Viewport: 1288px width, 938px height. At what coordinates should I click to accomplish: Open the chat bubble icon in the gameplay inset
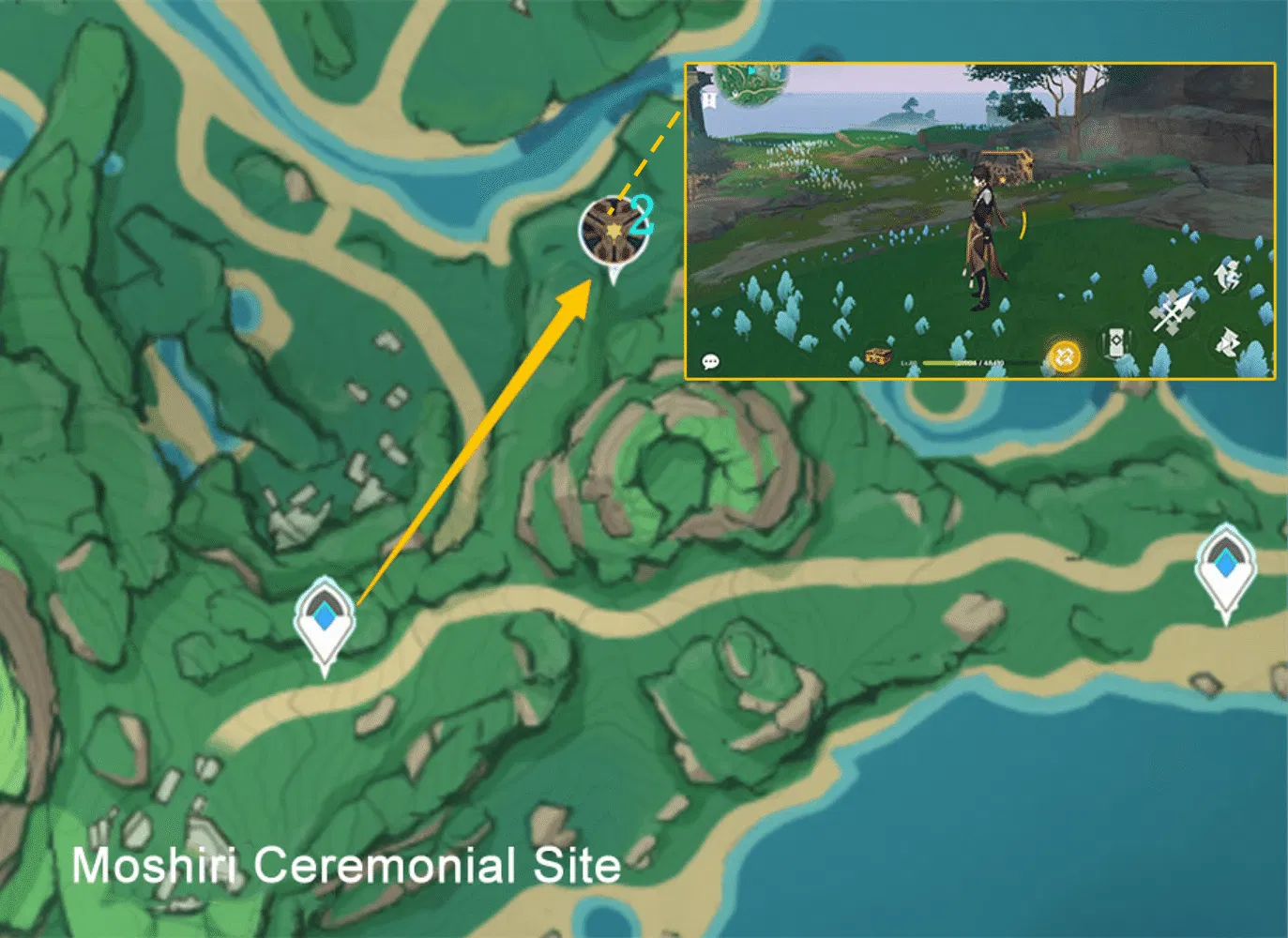coord(711,362)
